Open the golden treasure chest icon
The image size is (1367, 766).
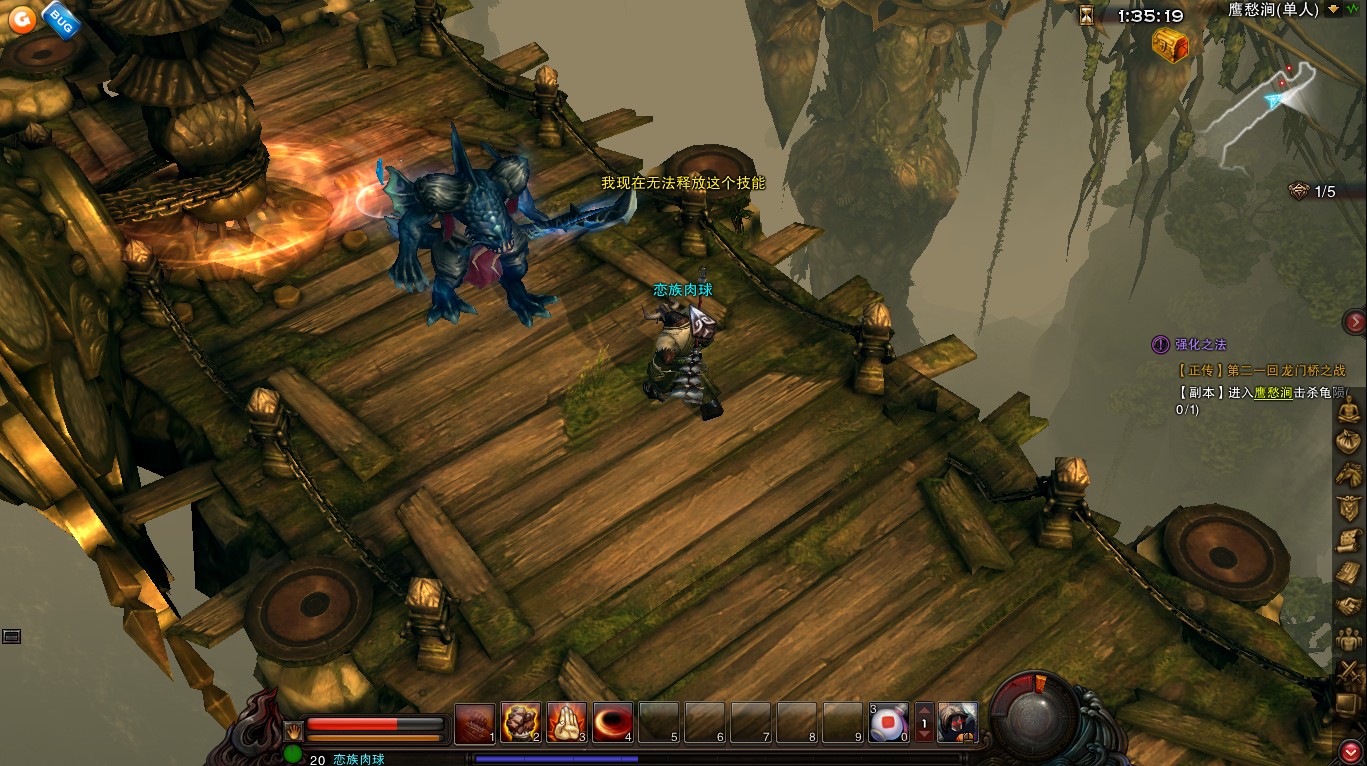(x=1170, y=44)
